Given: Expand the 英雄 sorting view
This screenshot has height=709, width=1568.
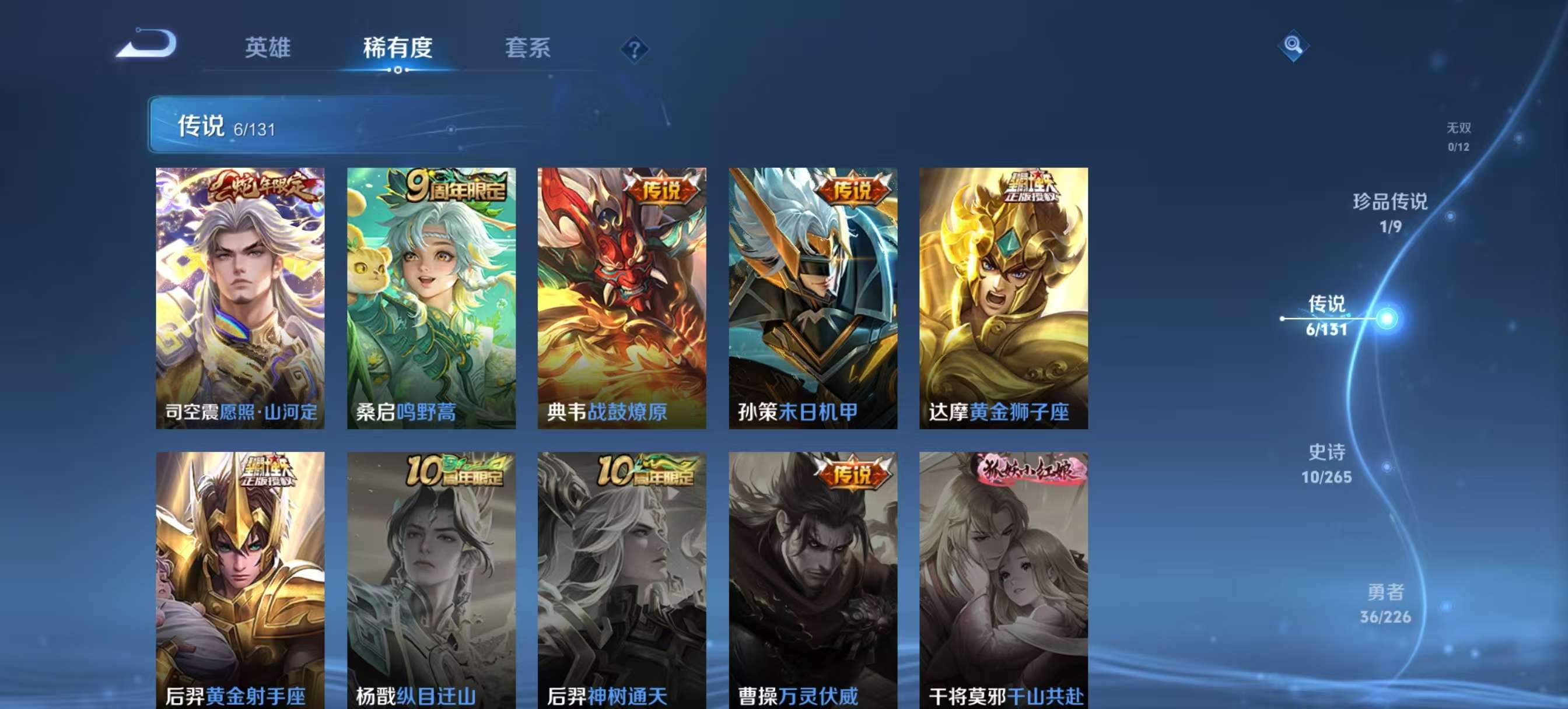Looking at the screenshot, I should point(268,47).
